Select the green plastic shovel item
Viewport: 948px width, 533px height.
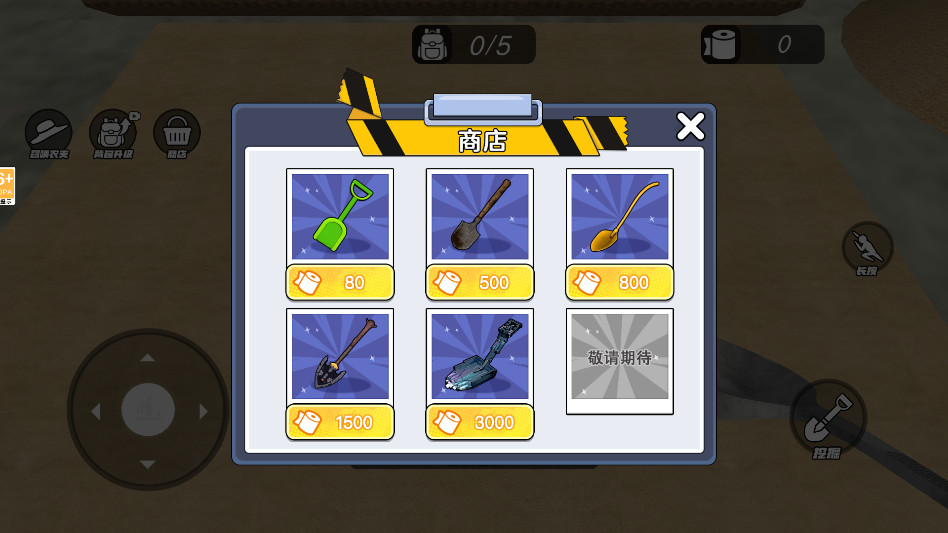[340, 216]
